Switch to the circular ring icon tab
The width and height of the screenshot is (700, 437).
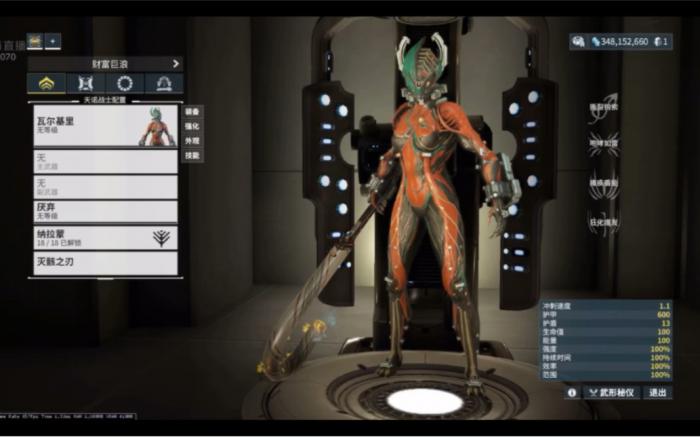[x=124, y=84]
